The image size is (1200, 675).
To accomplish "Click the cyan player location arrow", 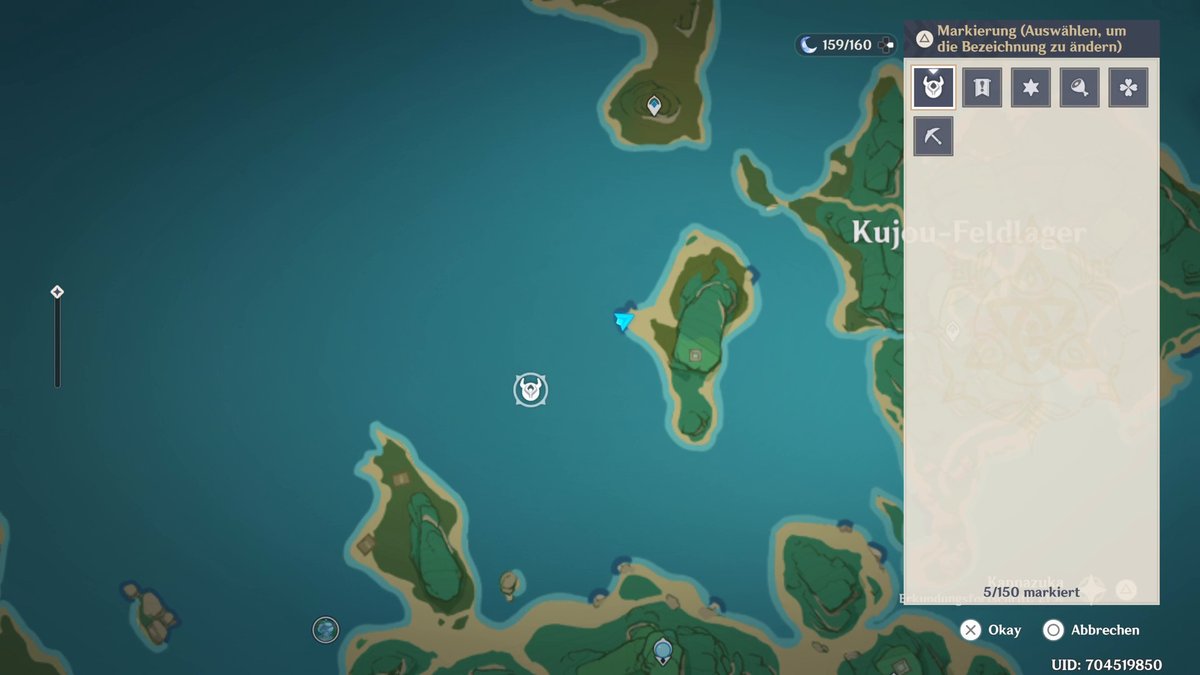I will [x=624, y=320].
